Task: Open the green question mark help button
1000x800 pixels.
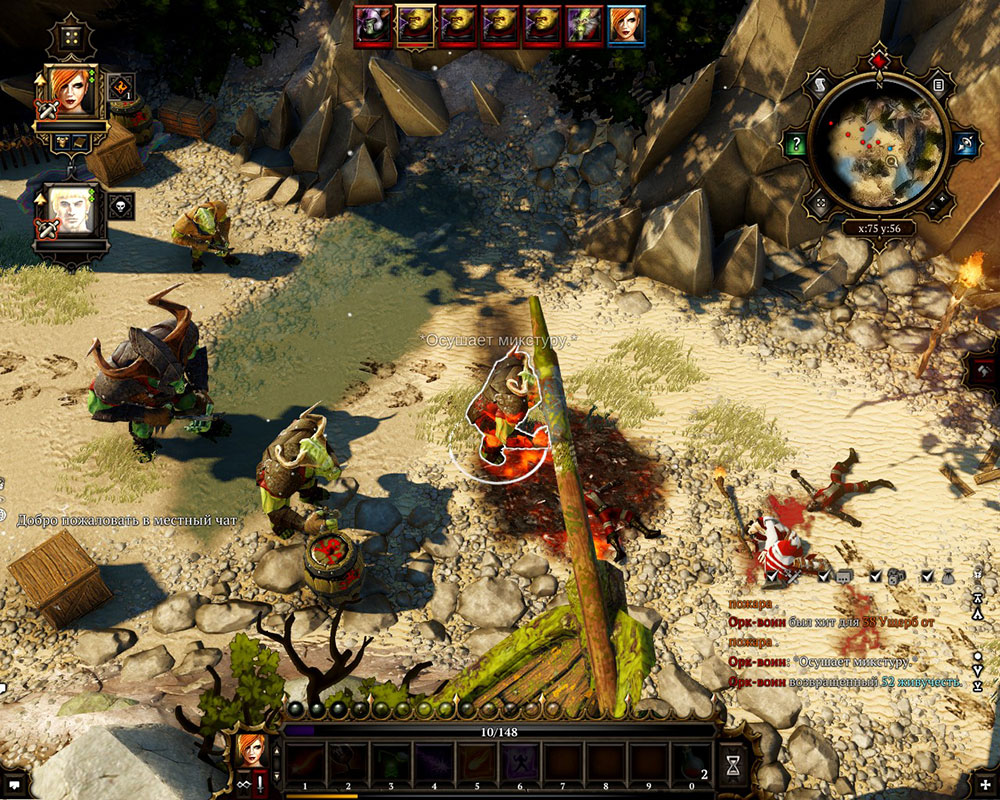Action: coord(795,144)
